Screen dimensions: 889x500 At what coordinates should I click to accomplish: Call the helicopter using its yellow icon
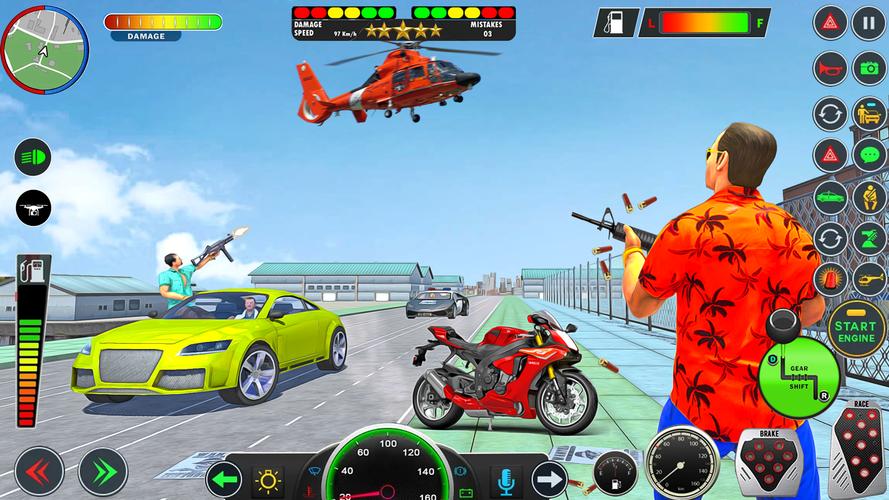pyautogui.click(x=868, y=279)
